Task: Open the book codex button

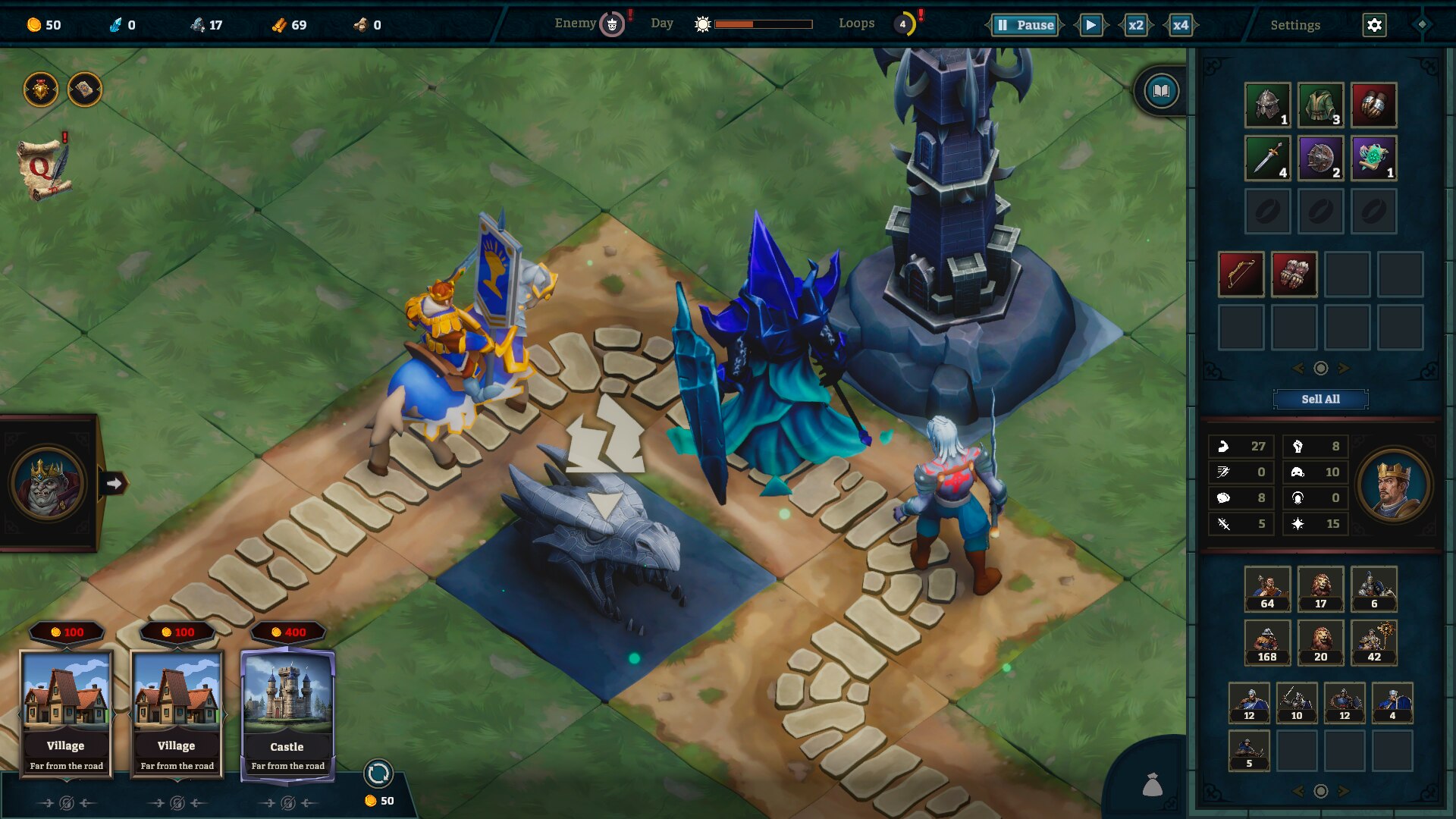Action: (1161, 92)
